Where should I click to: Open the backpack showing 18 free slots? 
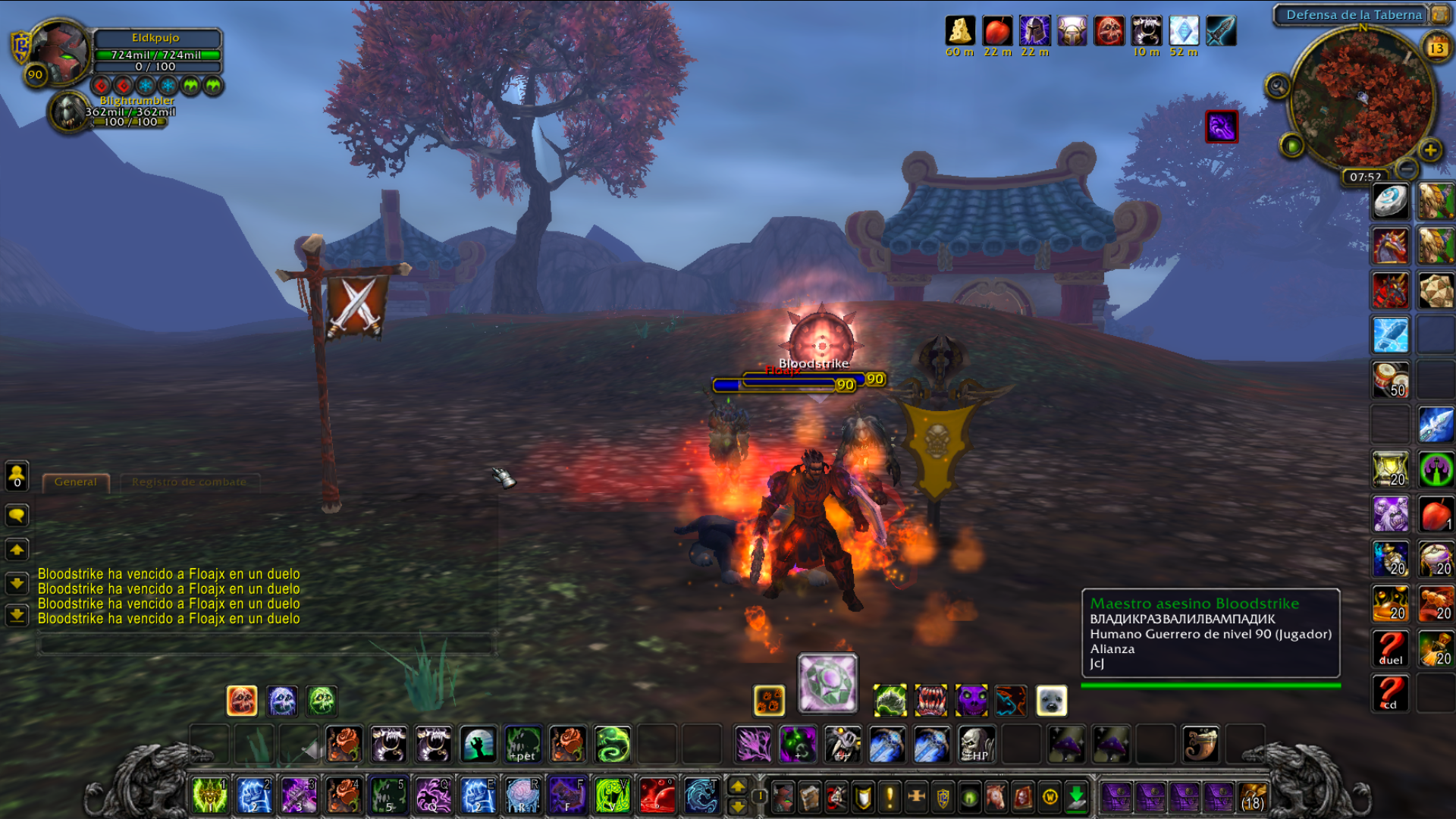[x=1253, y=797]
